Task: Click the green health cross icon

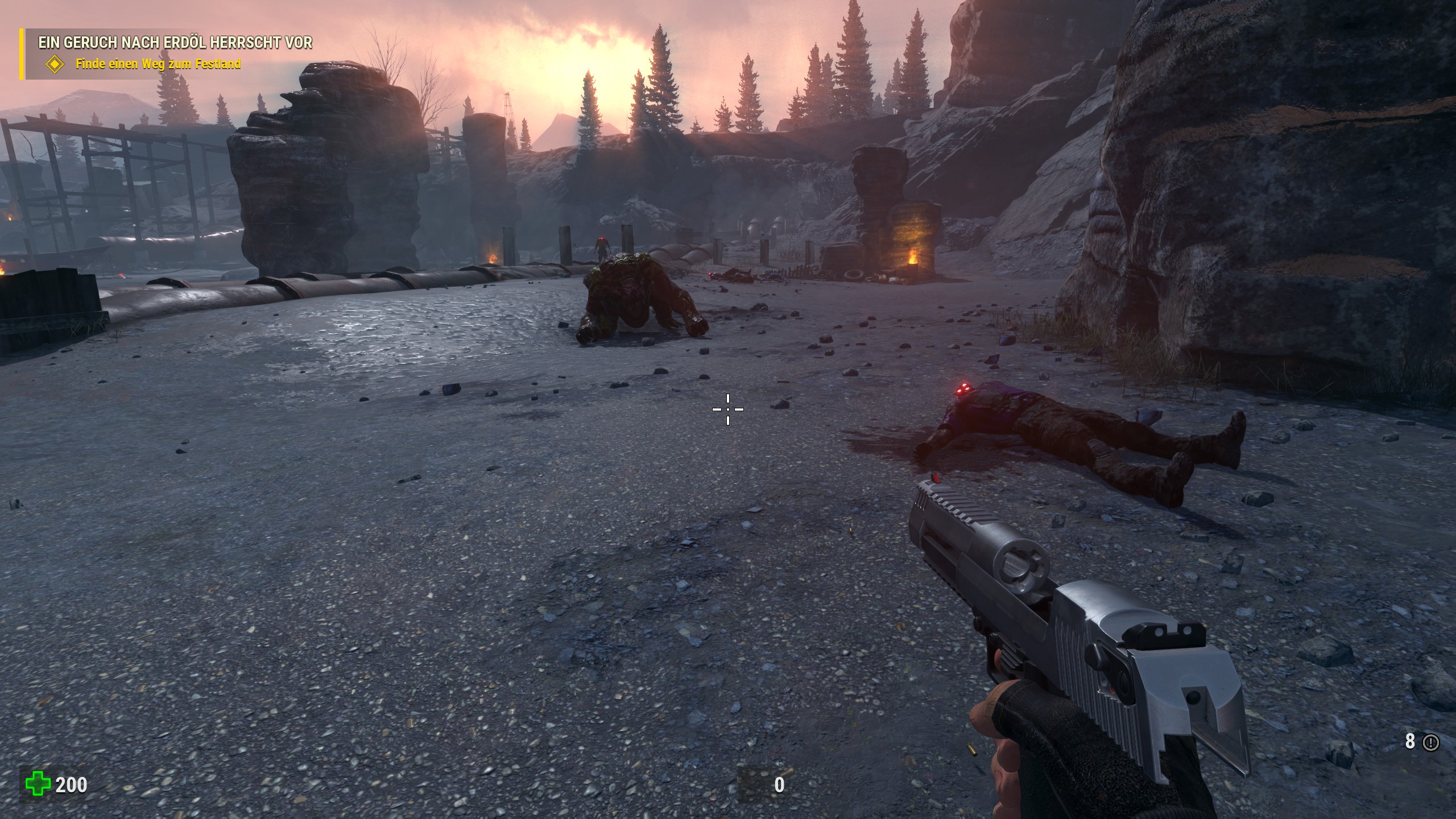Action: point(38,785)
